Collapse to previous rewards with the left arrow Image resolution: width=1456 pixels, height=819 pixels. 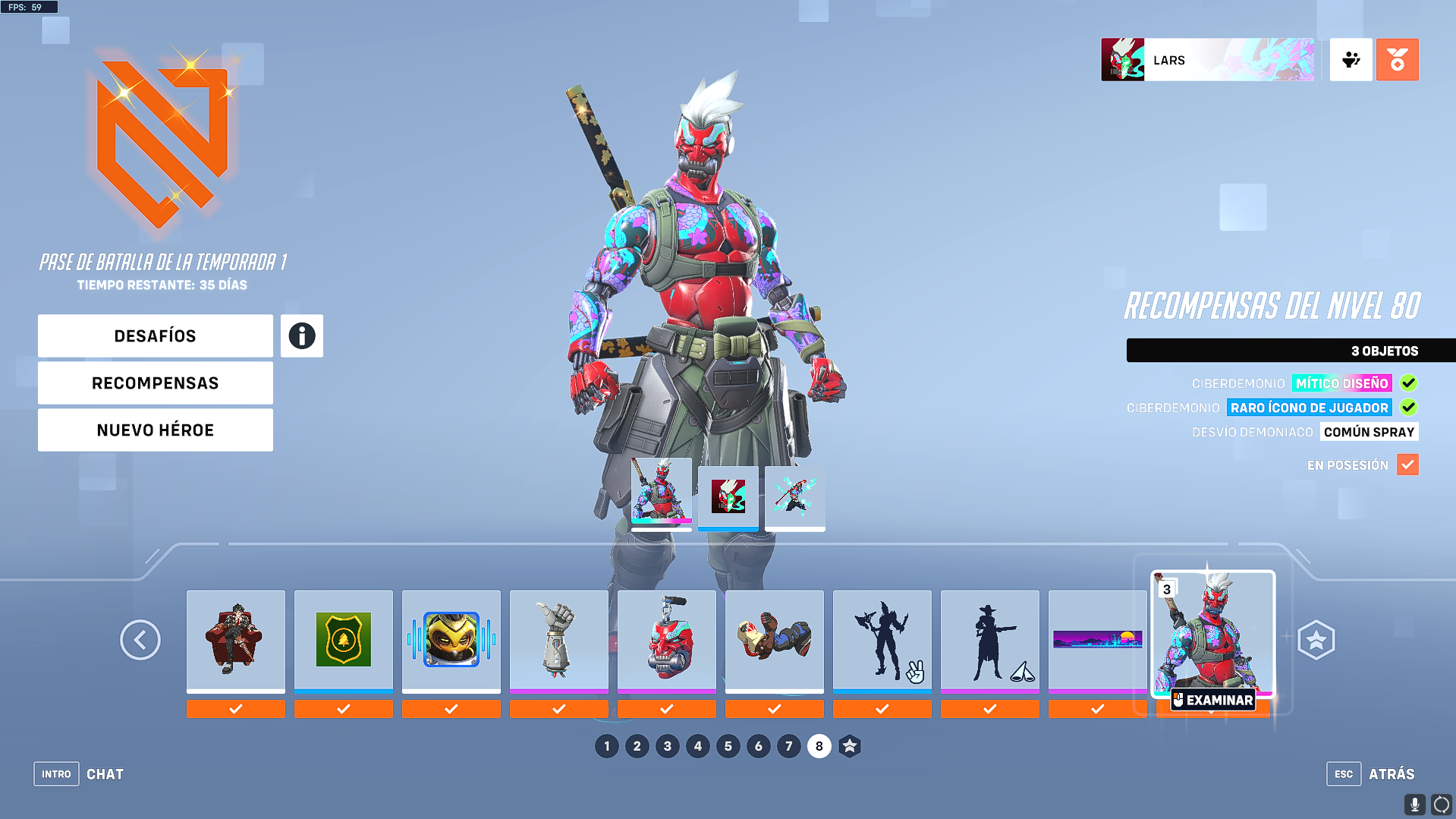(140, 640)
